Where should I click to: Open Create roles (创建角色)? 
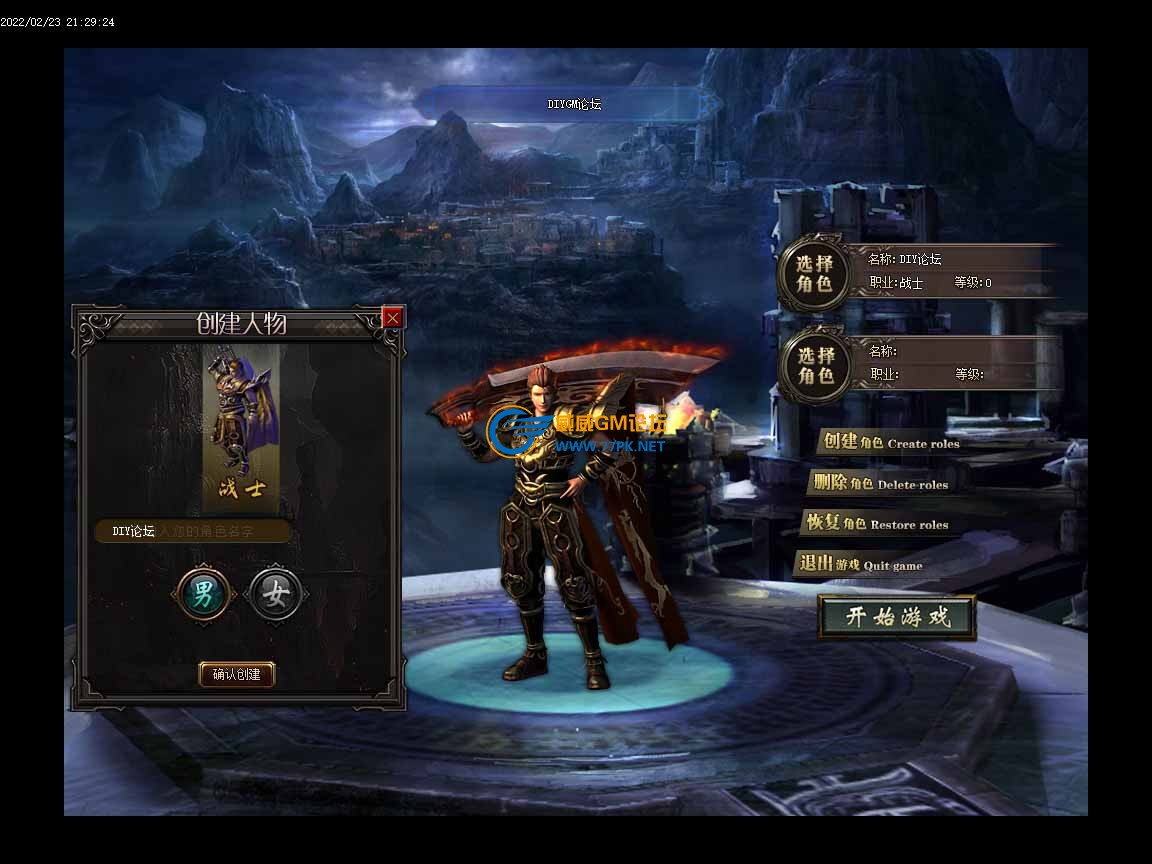tap(889, 443)
